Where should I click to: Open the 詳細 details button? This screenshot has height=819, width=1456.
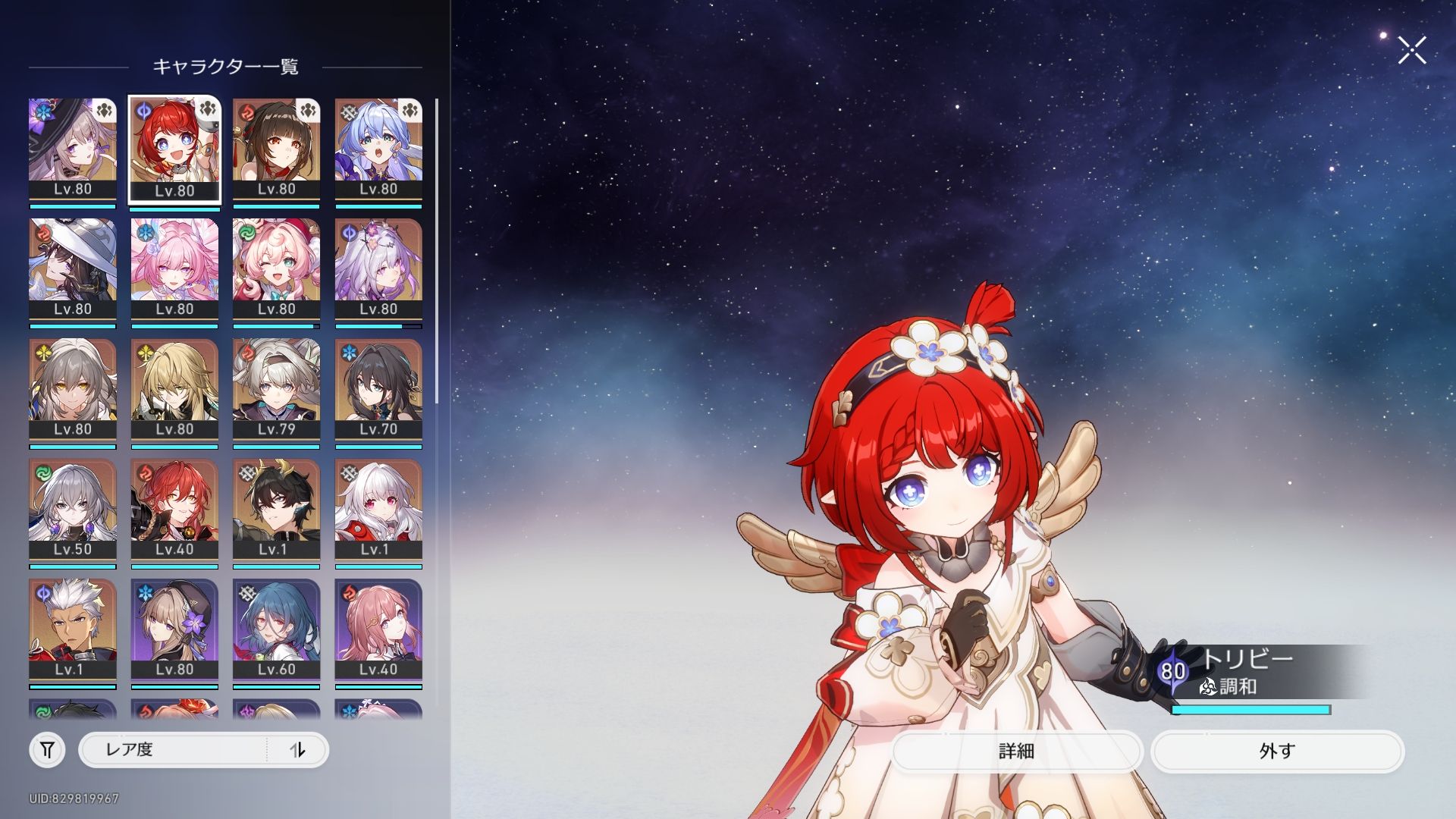coord(1016,751)
